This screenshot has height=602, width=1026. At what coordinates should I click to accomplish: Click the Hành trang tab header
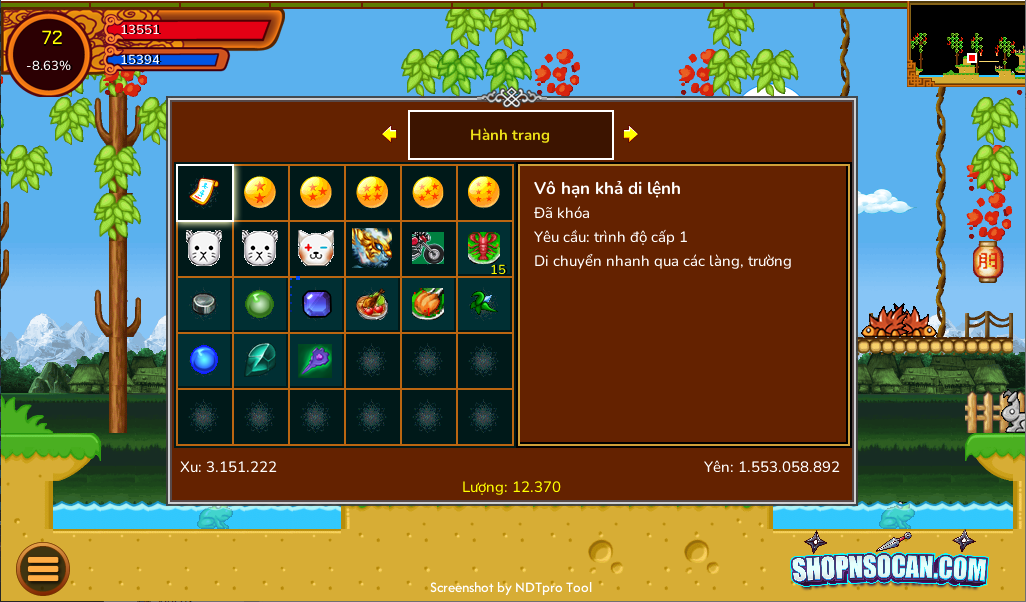[x=510, y=135]
